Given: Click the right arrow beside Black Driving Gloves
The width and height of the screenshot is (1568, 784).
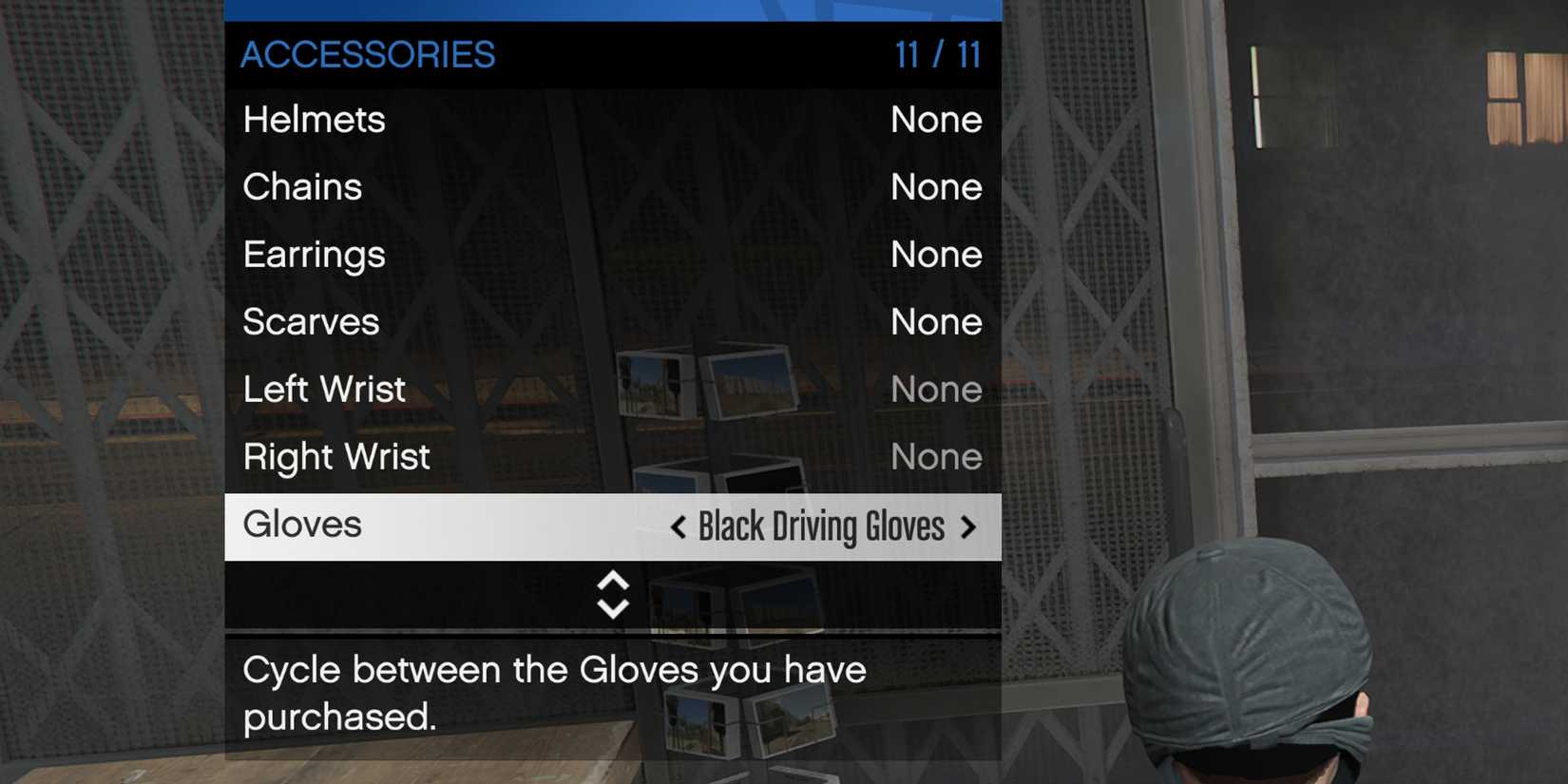Looking at the screenshot, I should coord(967,526).
